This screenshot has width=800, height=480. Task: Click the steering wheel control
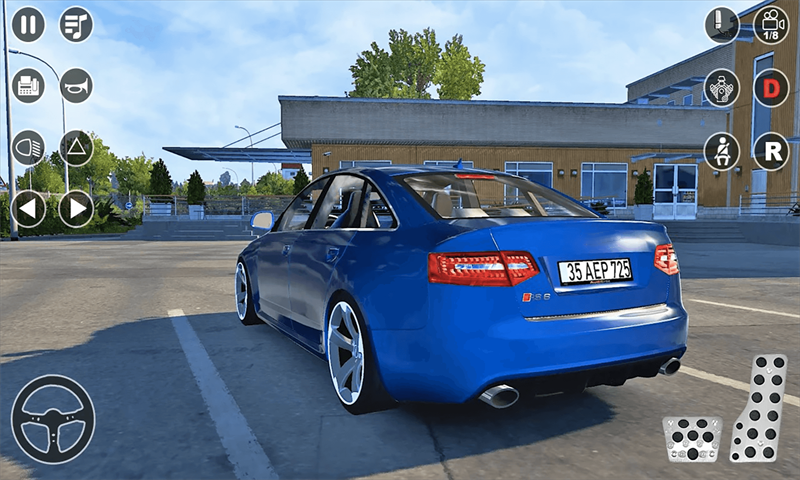click(x=53, y=419)
